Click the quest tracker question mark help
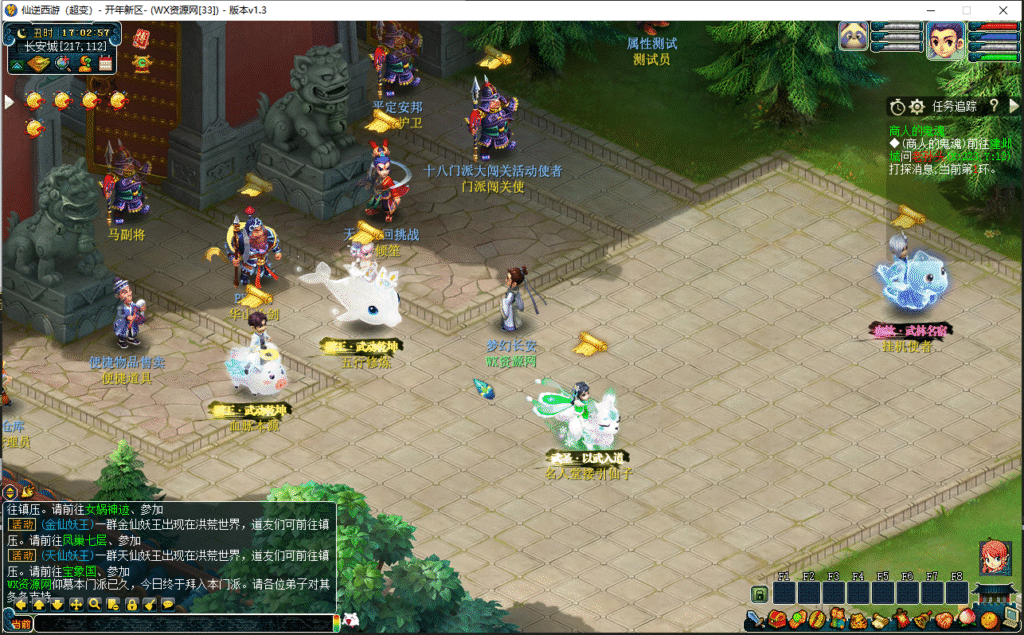Image resolution: width=1024 pixels, height=635 pixels. tap(994, 106)
